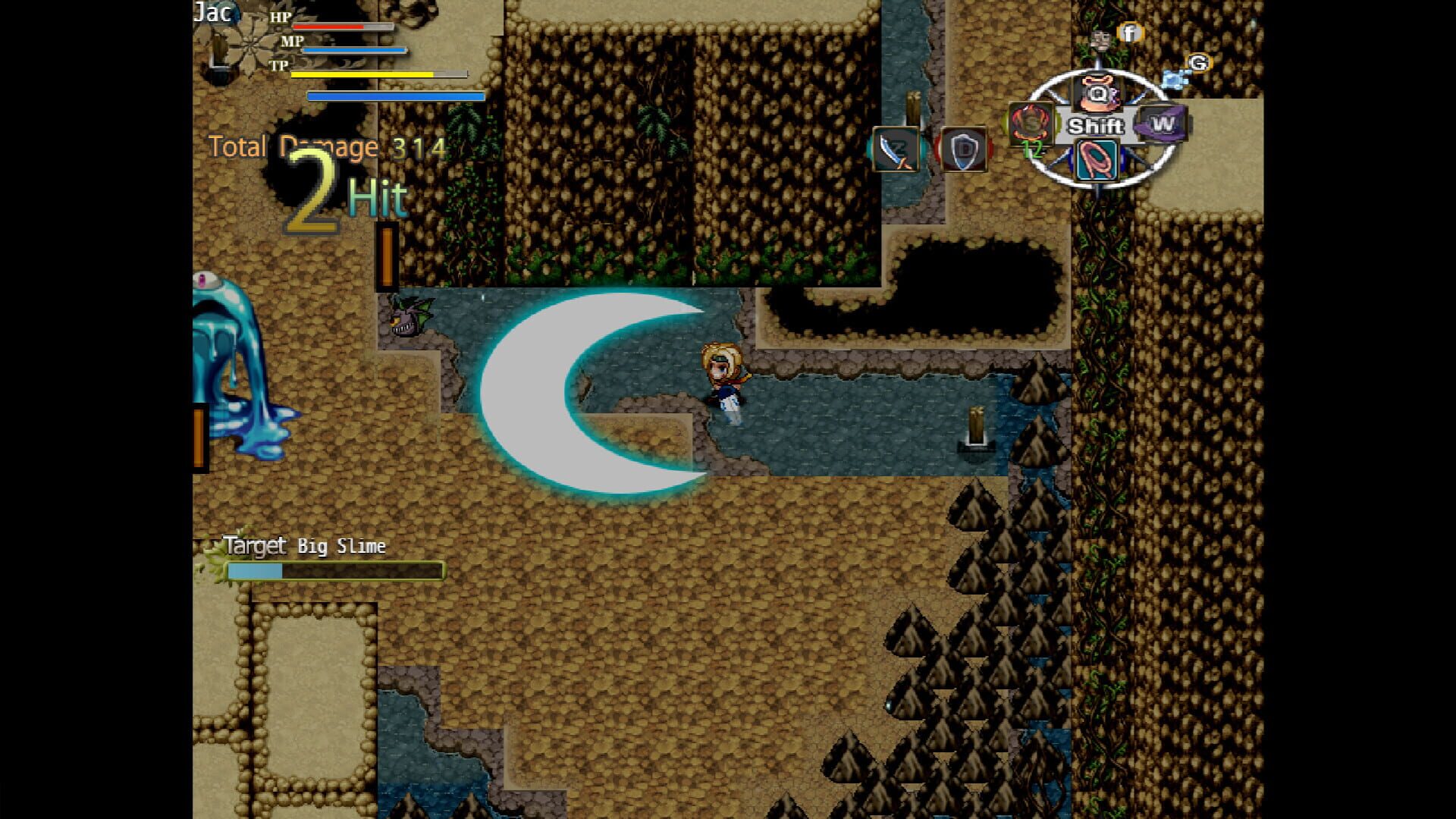Select the Target Big Slime nameplate
Viewport: 1456px width, 819px height.
[303, 545]
